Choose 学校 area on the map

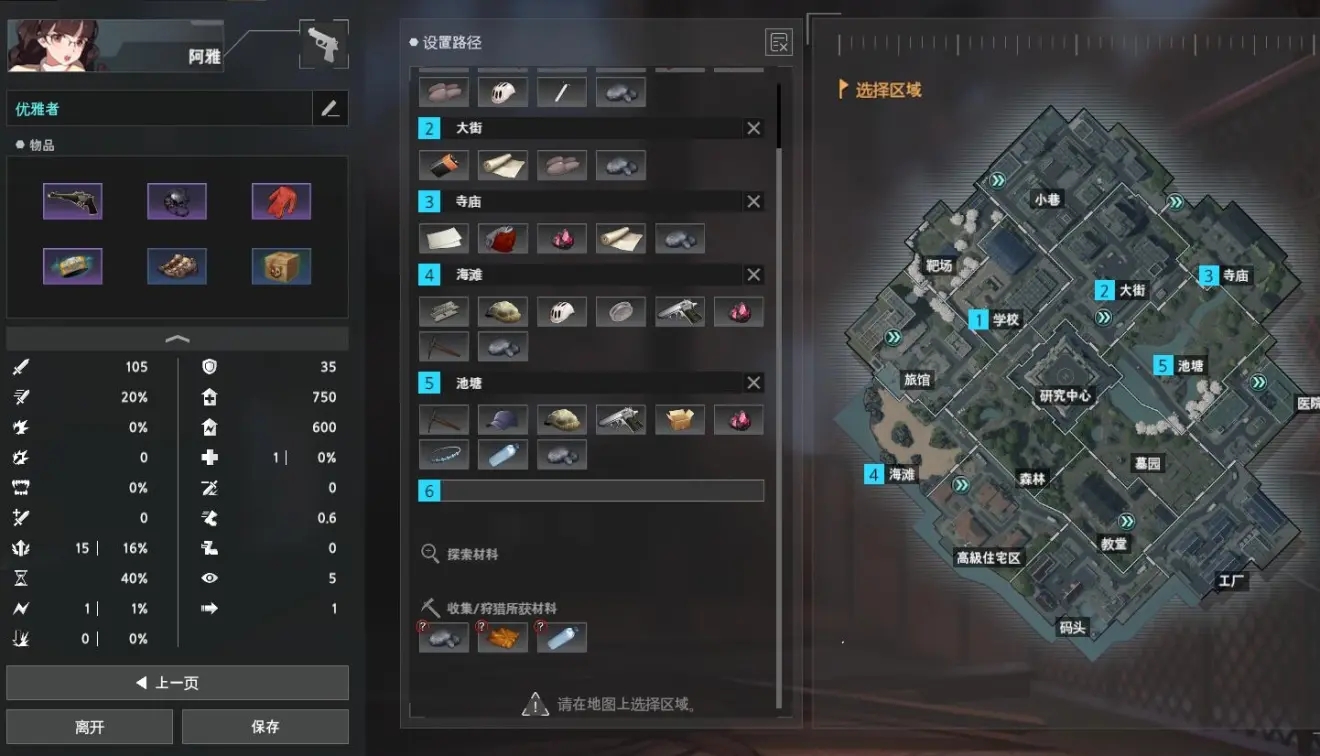point(1005,320)
